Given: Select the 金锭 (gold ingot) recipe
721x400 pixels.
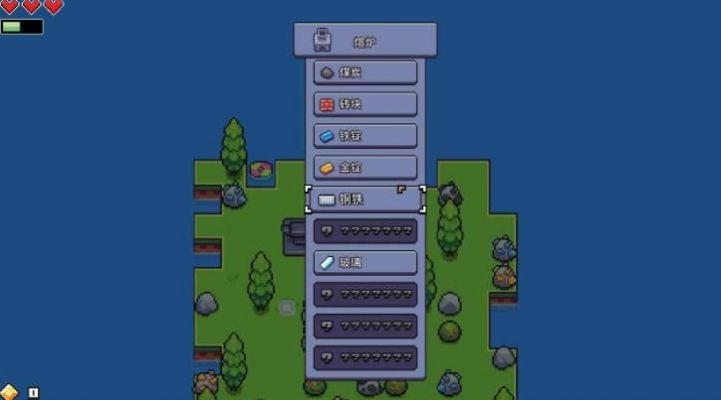Looking at the screenshot, I should click(x=365, y=167).
